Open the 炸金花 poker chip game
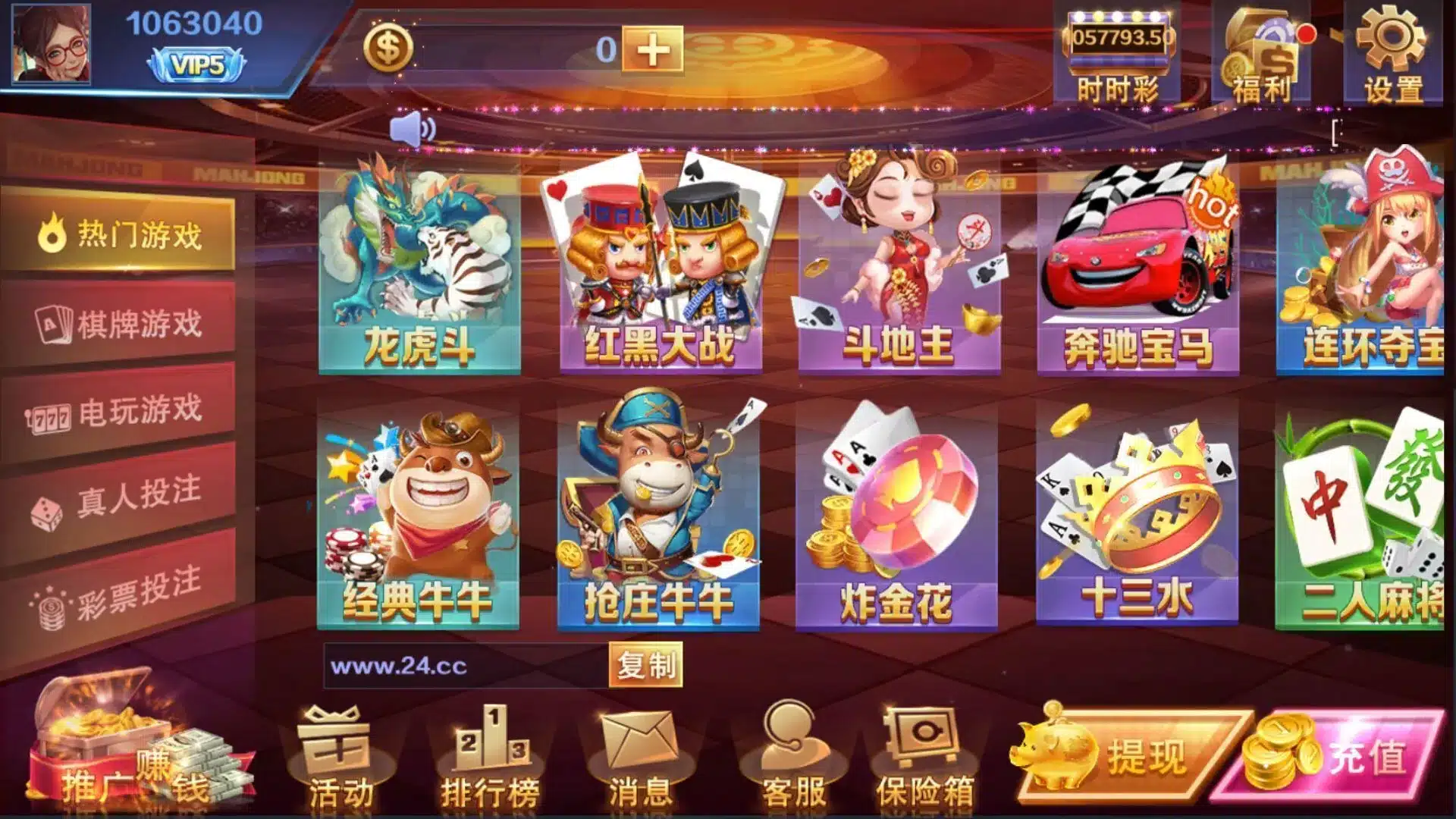The height and width of the screenshot is (819, 1456). point(896,516)
